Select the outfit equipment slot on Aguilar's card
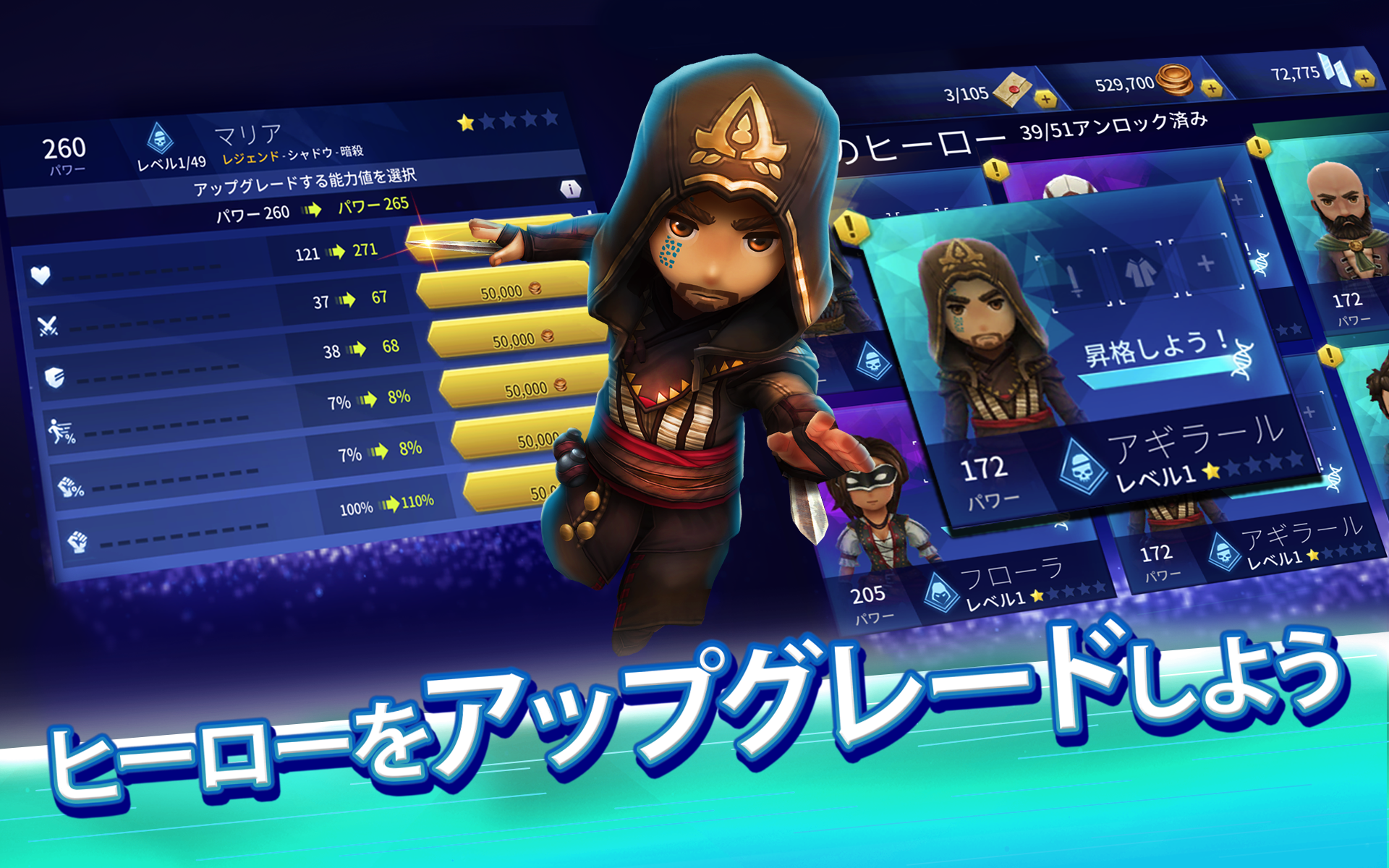 [x=1141, y=270]
